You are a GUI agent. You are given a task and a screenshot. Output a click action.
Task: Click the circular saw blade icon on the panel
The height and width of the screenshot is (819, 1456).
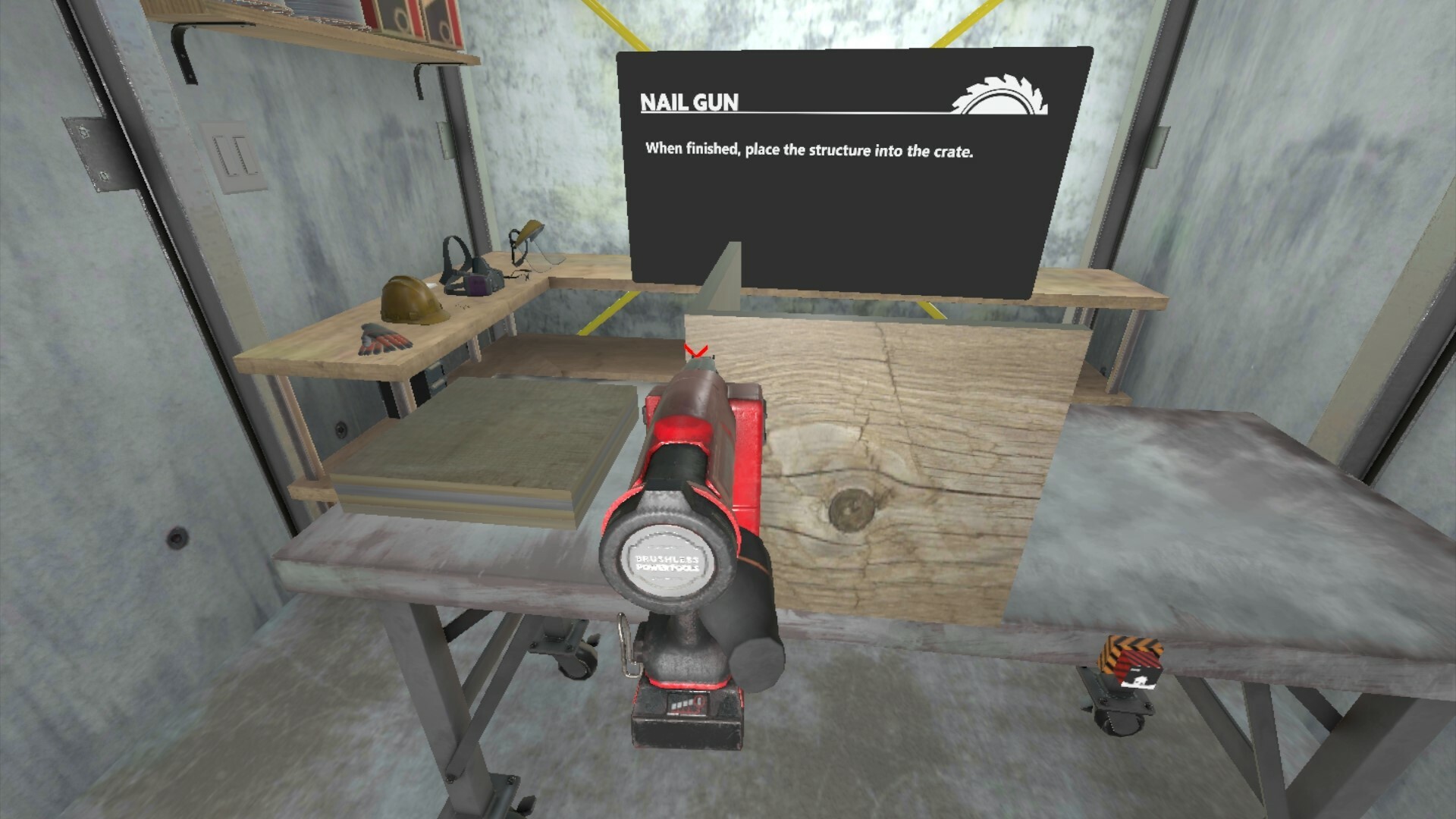click(1001, 95)
